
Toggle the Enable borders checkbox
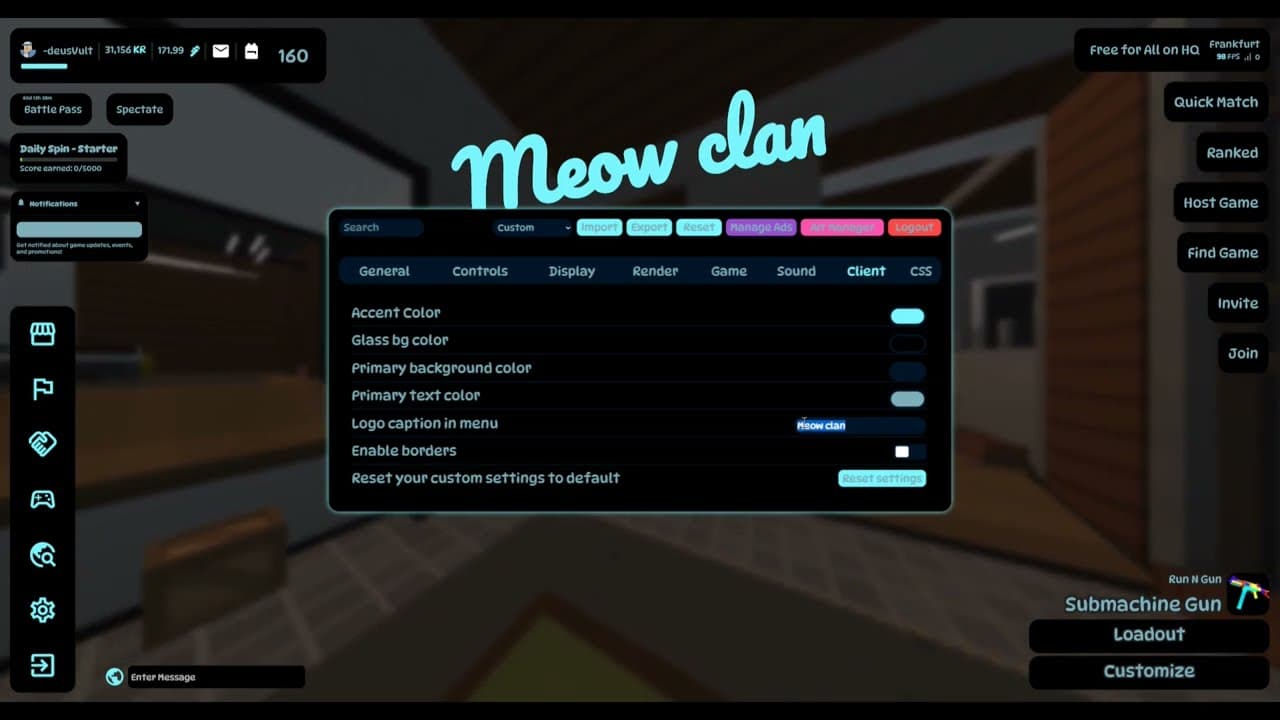click(x=902, y=452)
